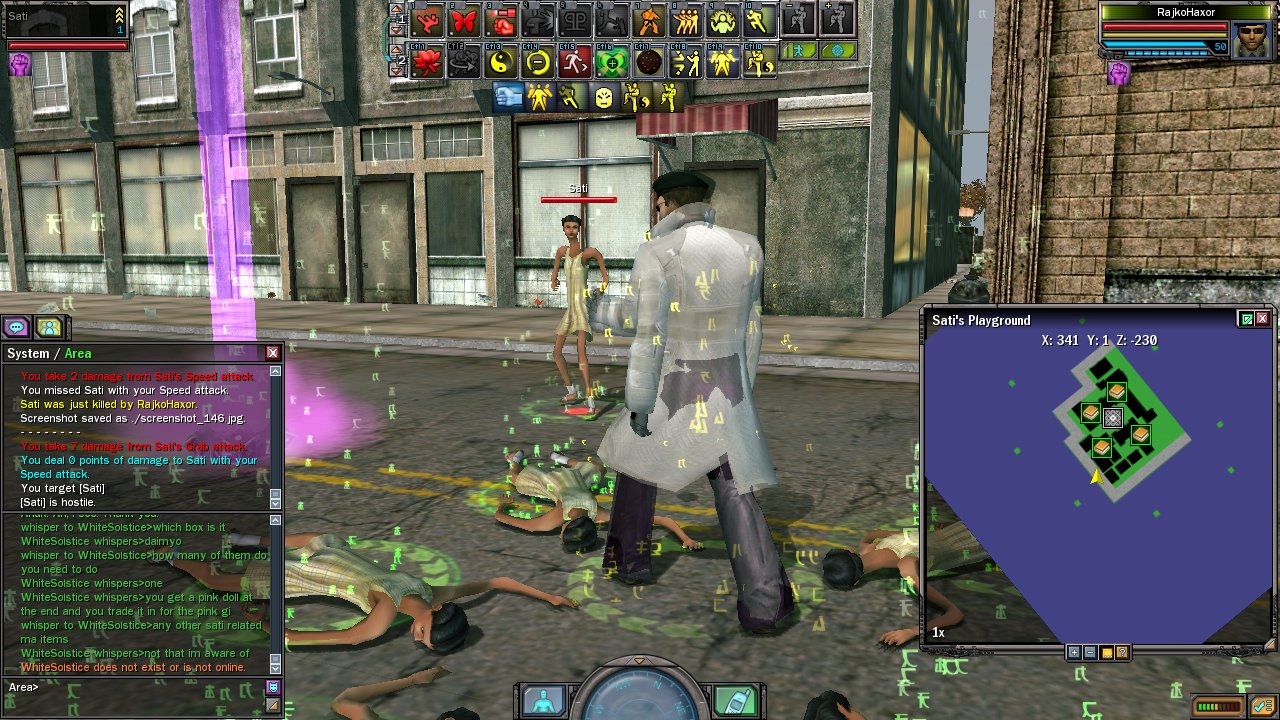Use the green heart heal ability
Image resolution: width=1280 pixels, height=720 pixels.
[612, 62]
